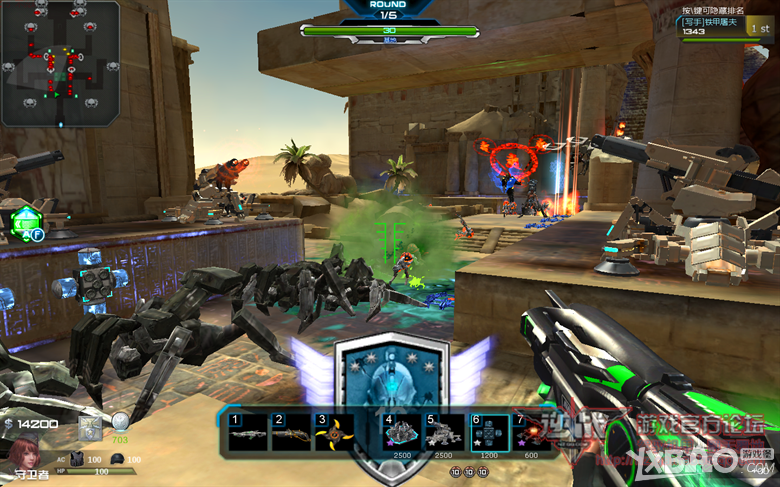Click the silver medal coin icon
Viewport: 780px width, 487px height.
click(x=120, y=422)
